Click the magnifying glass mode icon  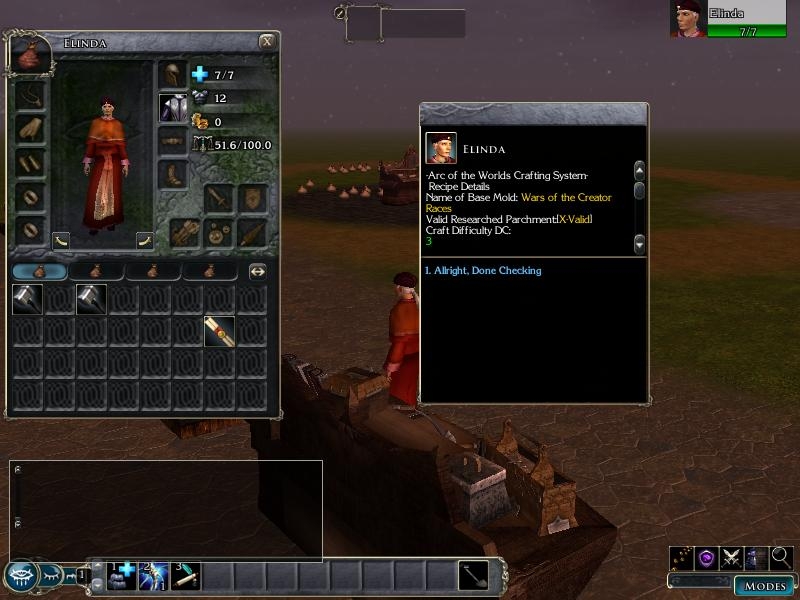tap(781, 558)
